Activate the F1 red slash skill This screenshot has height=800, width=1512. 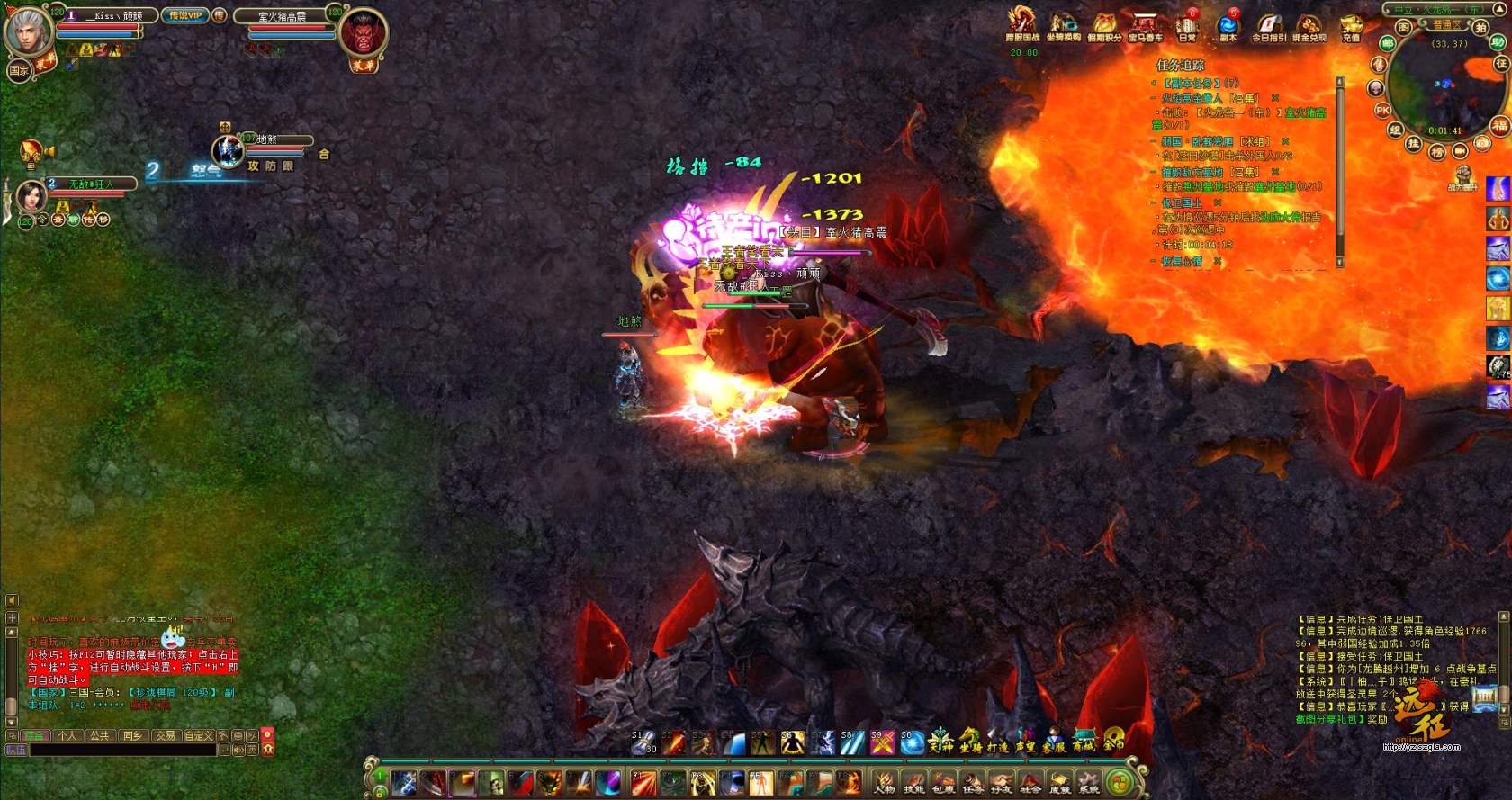coord(643,782)
